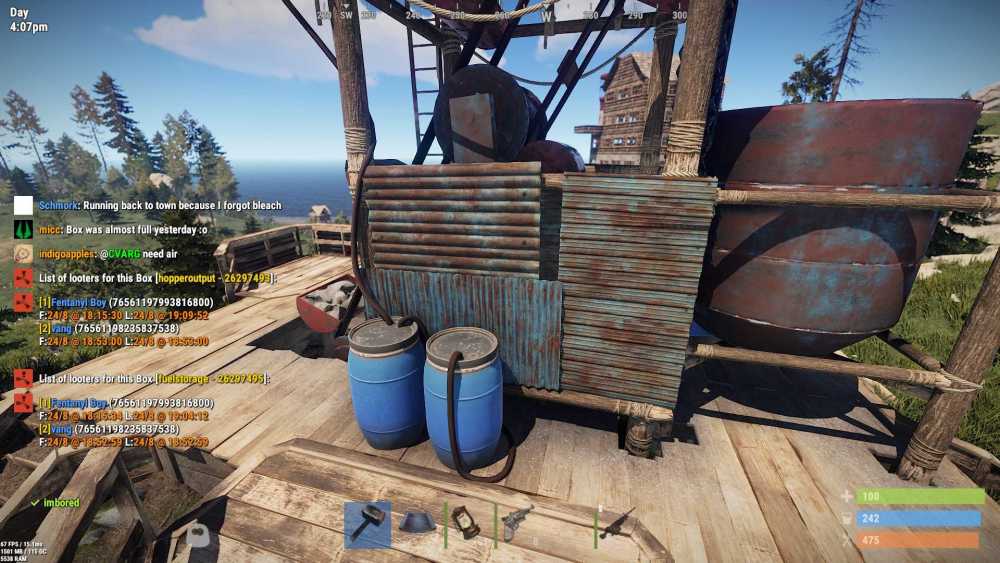This screenshot has height=563, width=1000.
Task: Select the blue bucket-shaped hotbar item
Action: click(418, 524)
